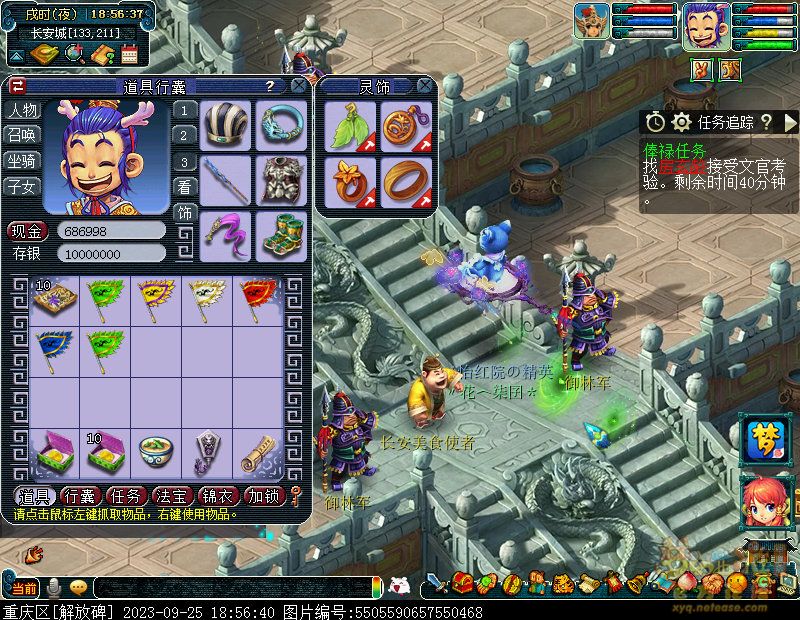Select the striped helmet equipment slot

tap(225, 124)
